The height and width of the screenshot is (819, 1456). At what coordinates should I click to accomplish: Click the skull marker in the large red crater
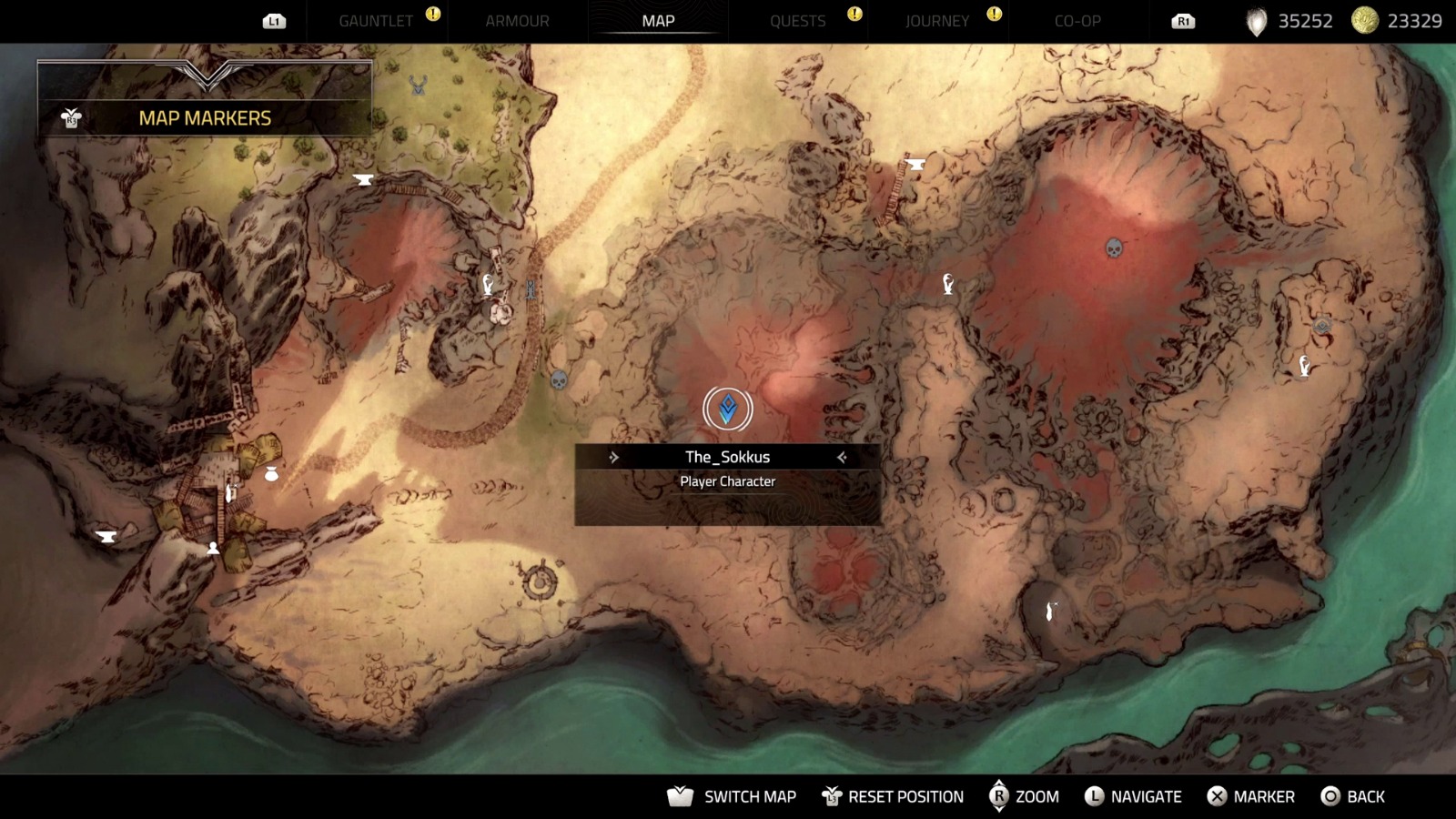point(1114,248)
